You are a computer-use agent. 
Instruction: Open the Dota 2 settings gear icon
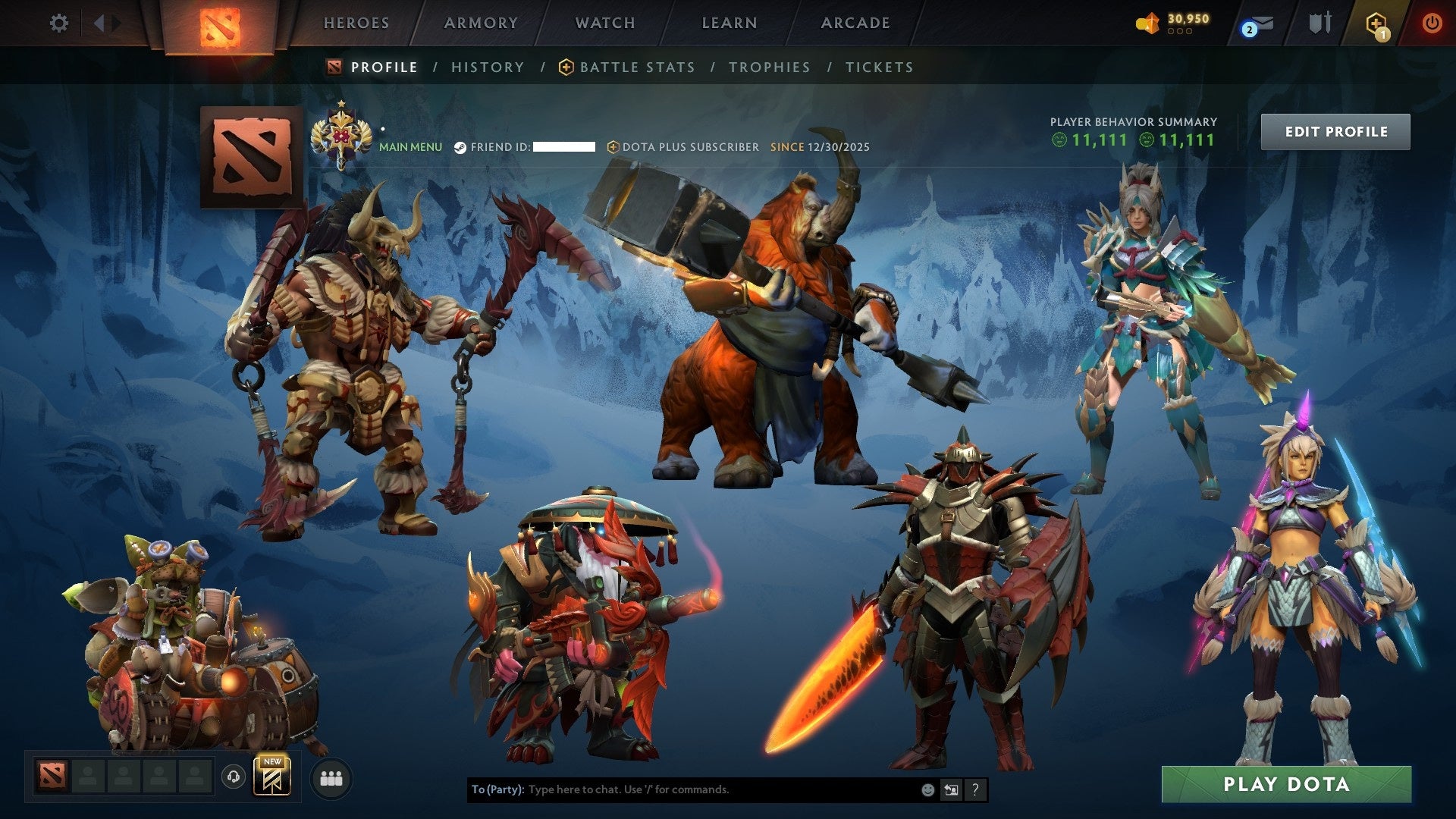pyautogui.click(x=58, y=23)
